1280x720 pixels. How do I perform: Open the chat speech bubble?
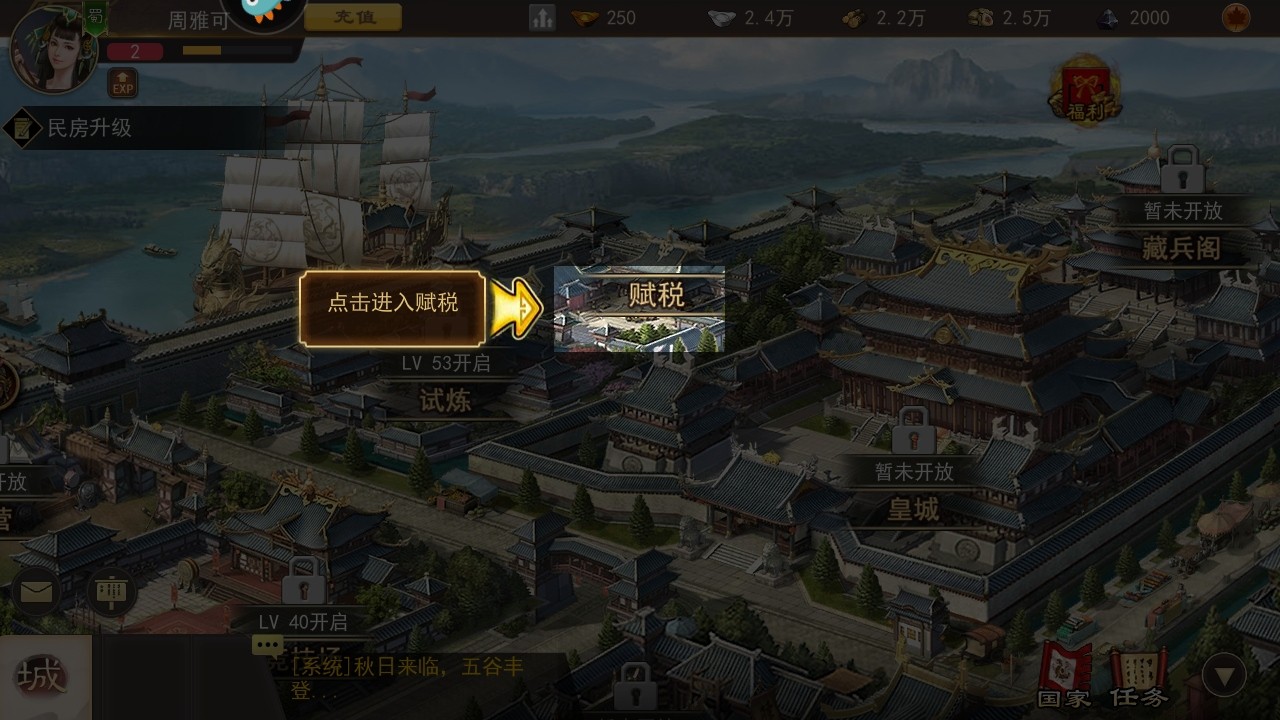pos(268,646)
